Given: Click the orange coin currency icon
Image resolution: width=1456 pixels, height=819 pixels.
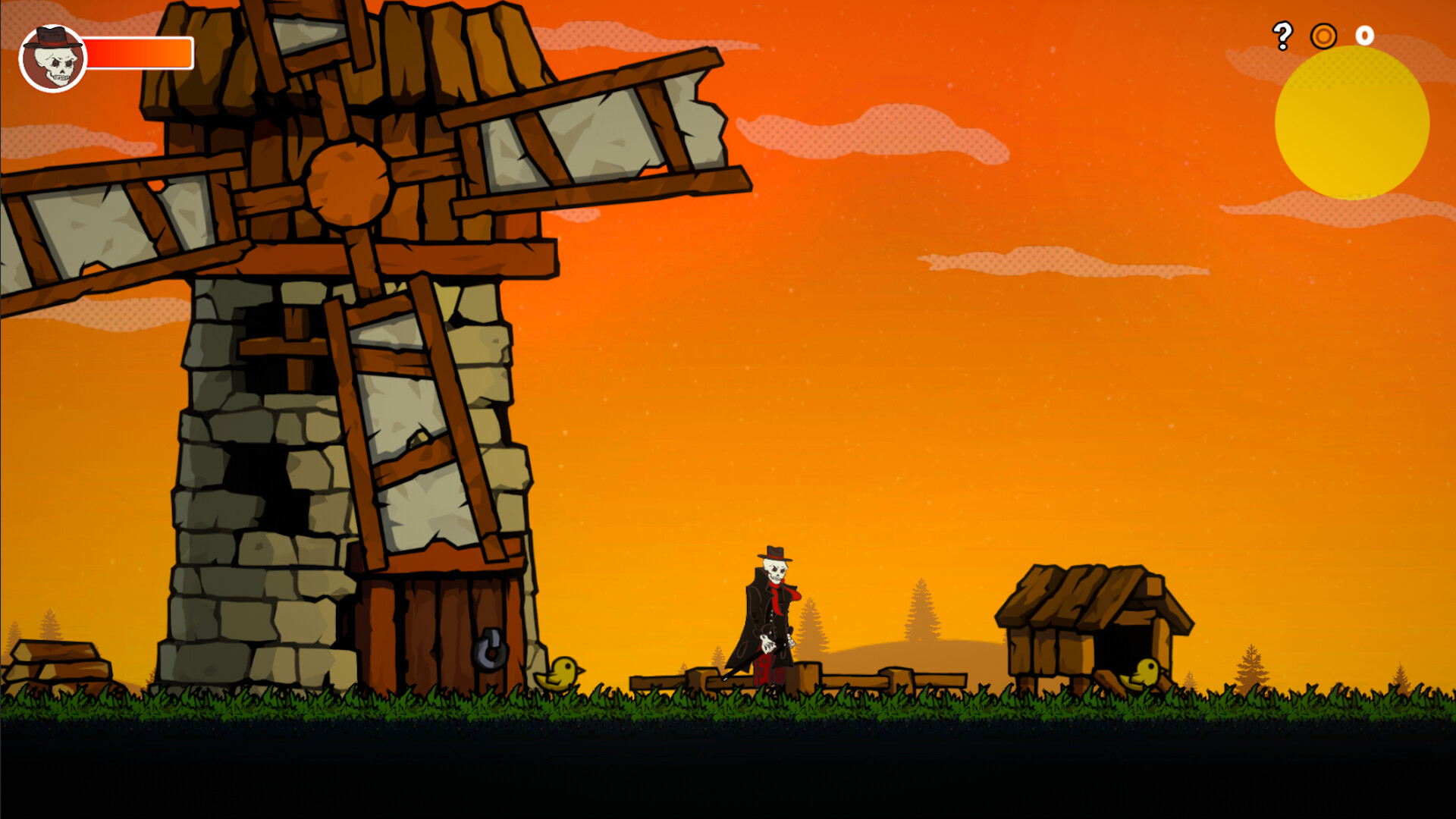Looking at the screenshot, I should point(1323,33).
